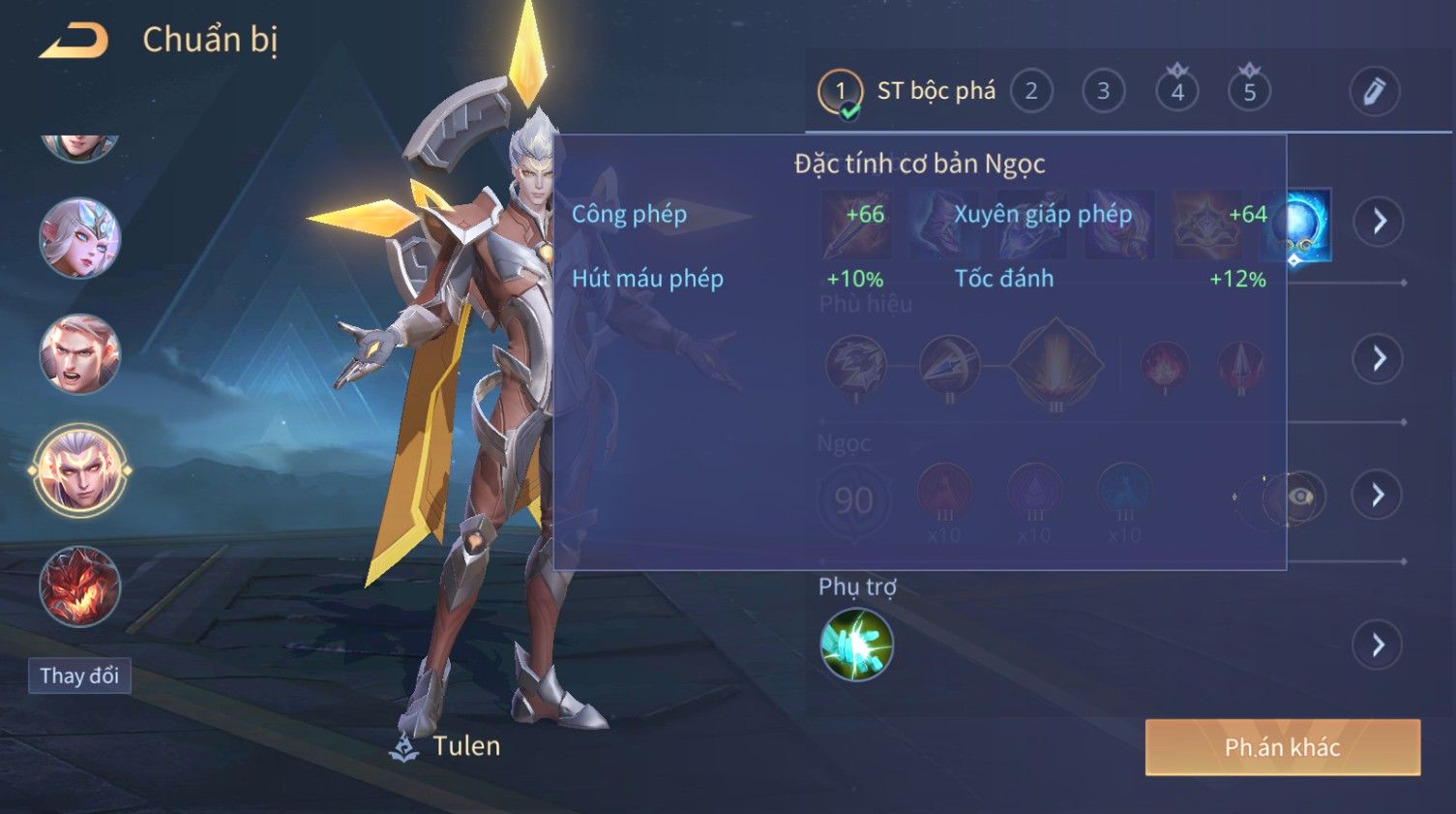Expand the Ngọc section arrow
The image size is (1456, 814).
point(1379,496)
